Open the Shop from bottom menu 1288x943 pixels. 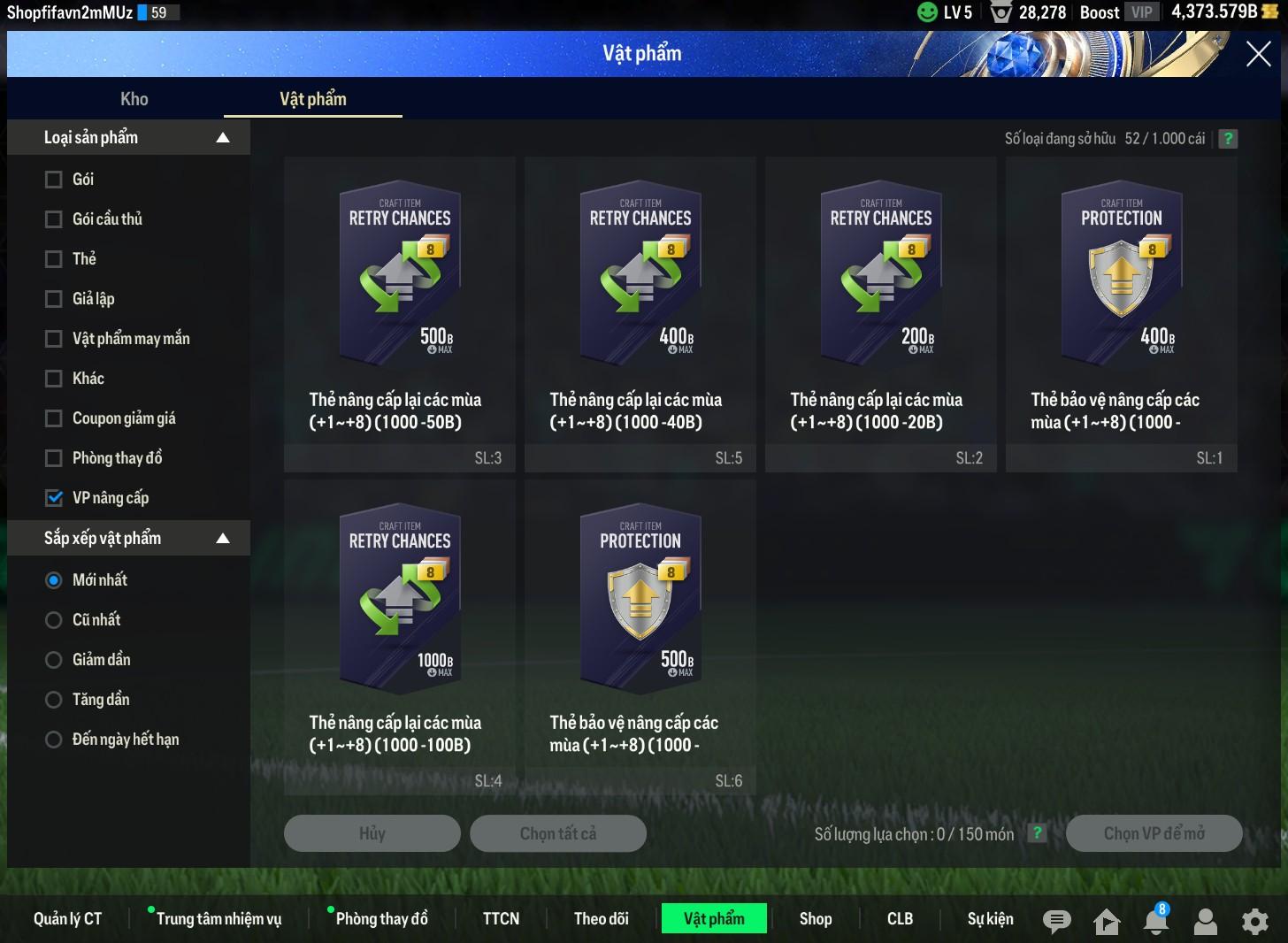tap(816, 919)
